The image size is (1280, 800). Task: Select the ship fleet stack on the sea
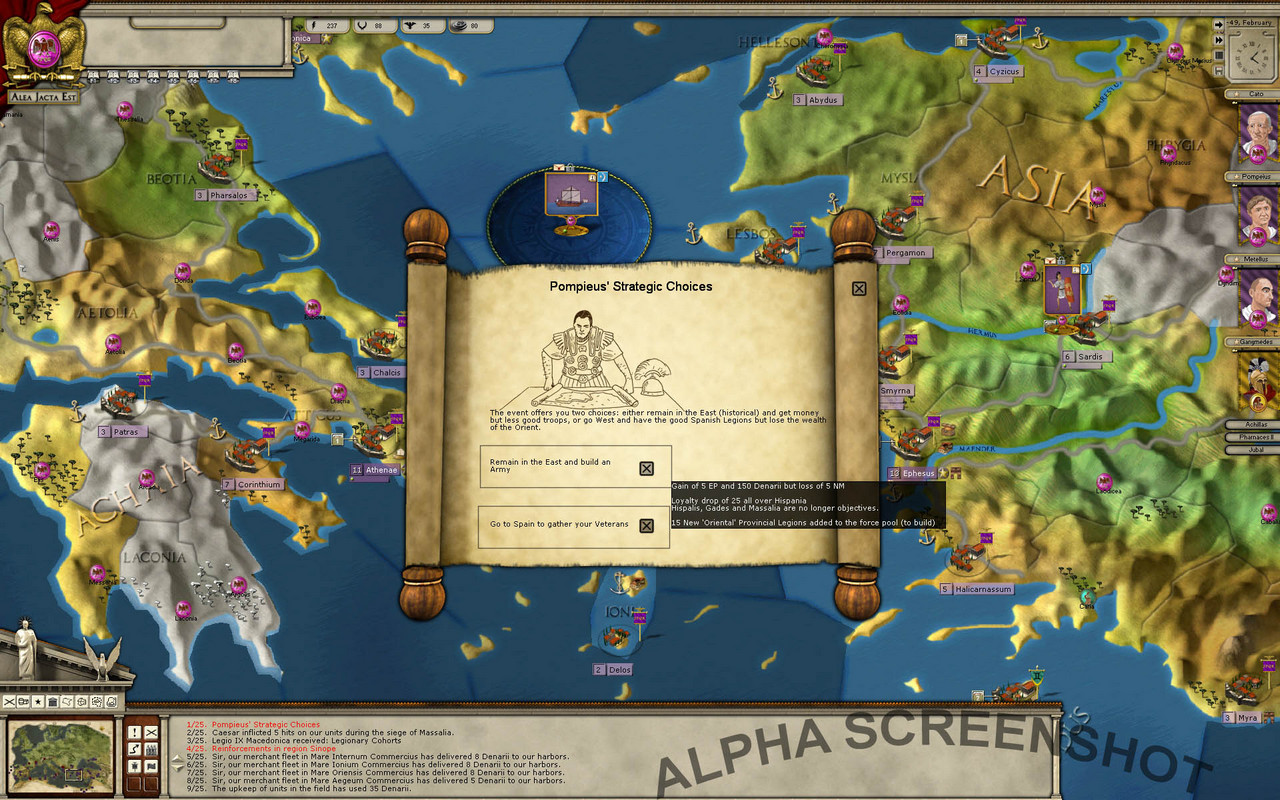(x=567, y=196)
